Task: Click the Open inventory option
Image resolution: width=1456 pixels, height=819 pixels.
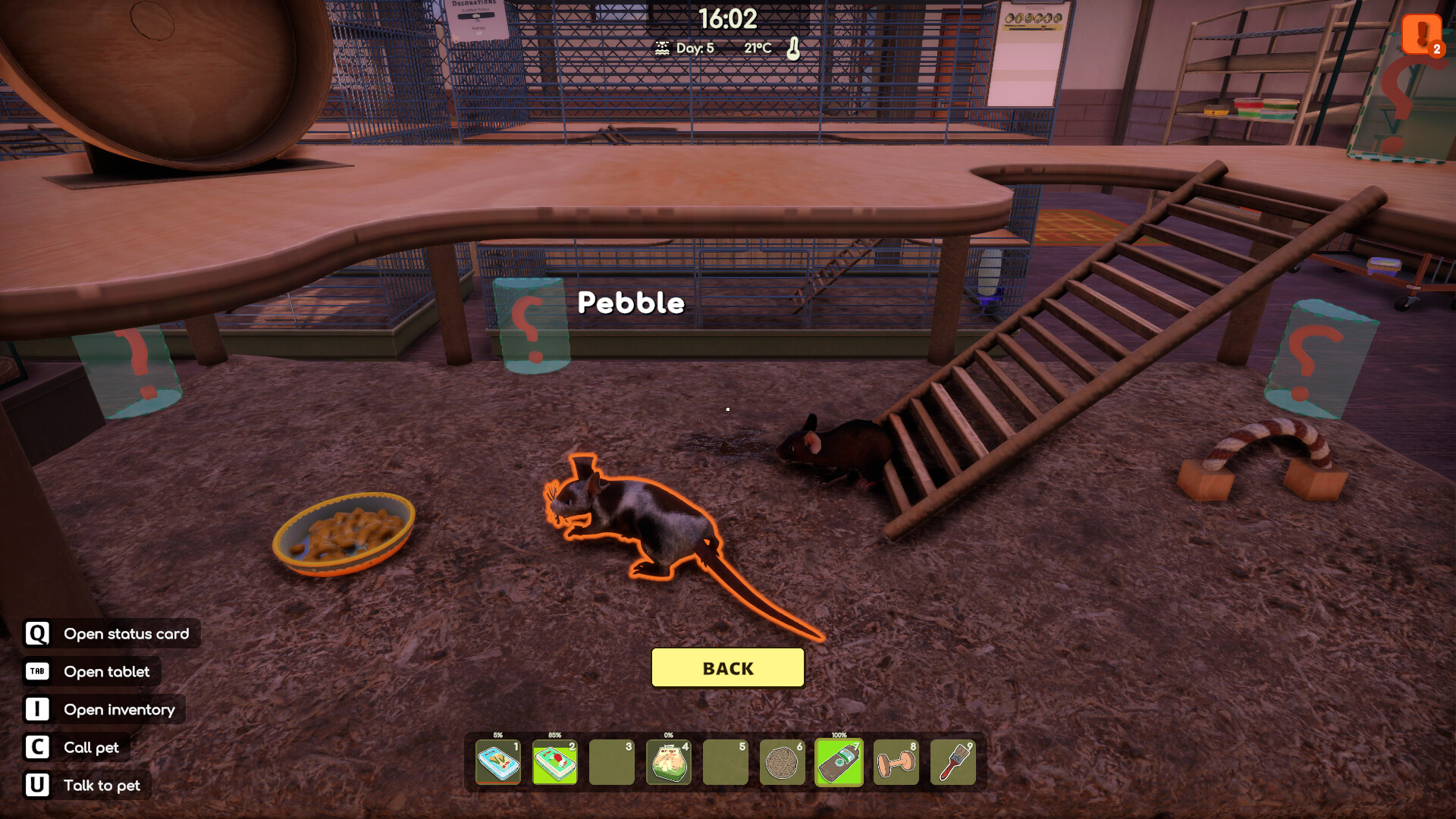Action: pyautogui.click(x=105, y=710)
